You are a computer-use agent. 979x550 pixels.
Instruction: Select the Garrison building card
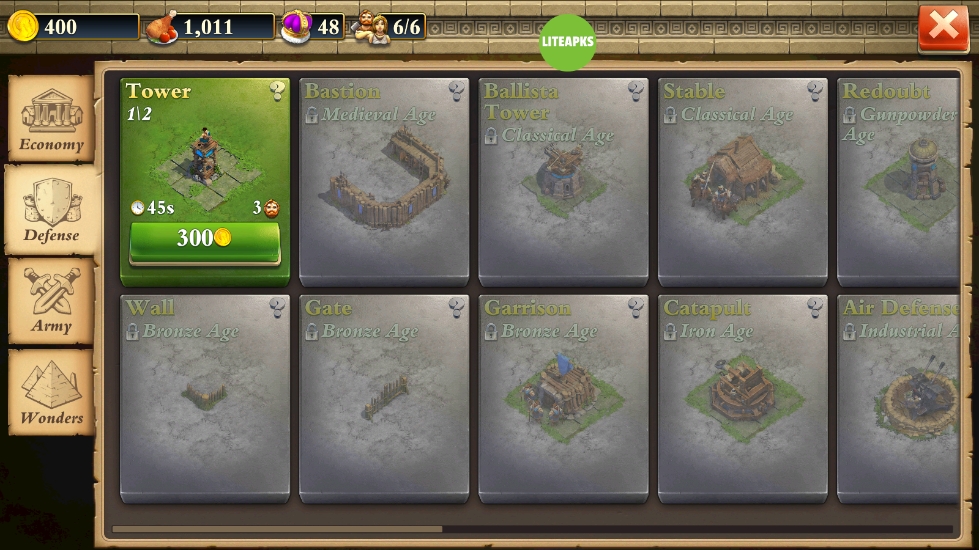pos(563,398)
